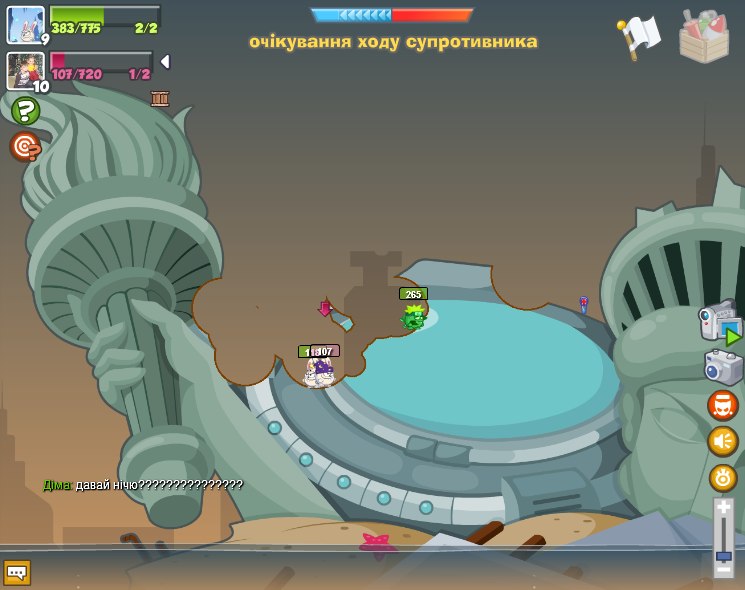Open the weapons crate inventory
The image size is (745, 590).
[704, 37]
